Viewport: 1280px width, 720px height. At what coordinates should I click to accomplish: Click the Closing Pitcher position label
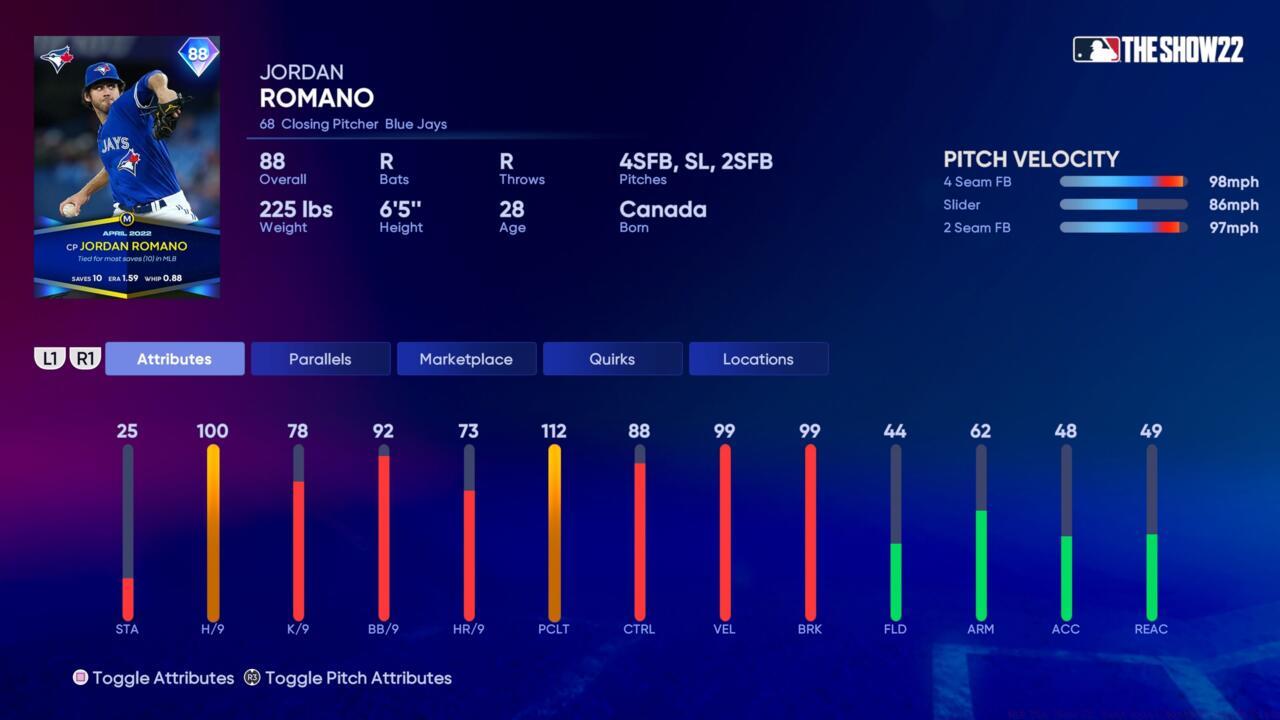tap(330, 124)
